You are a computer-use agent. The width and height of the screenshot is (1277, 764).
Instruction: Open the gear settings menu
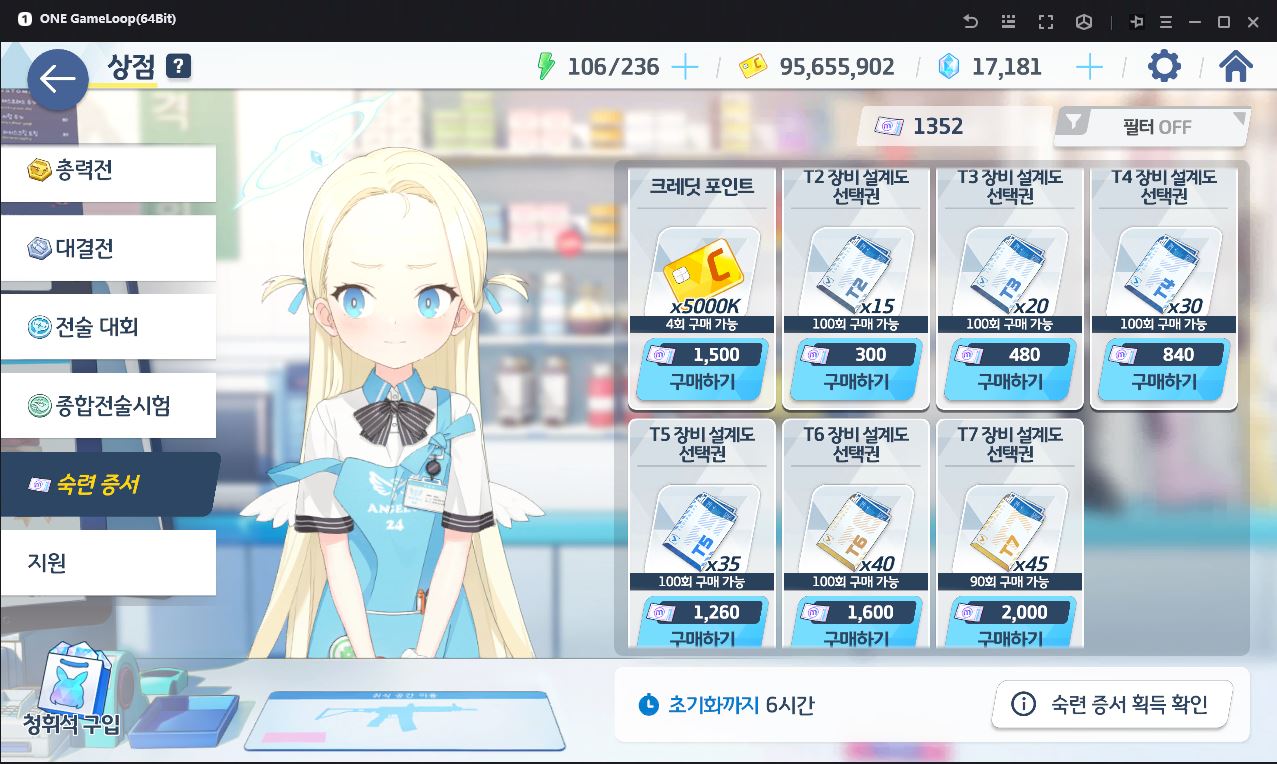(1164, 67)
